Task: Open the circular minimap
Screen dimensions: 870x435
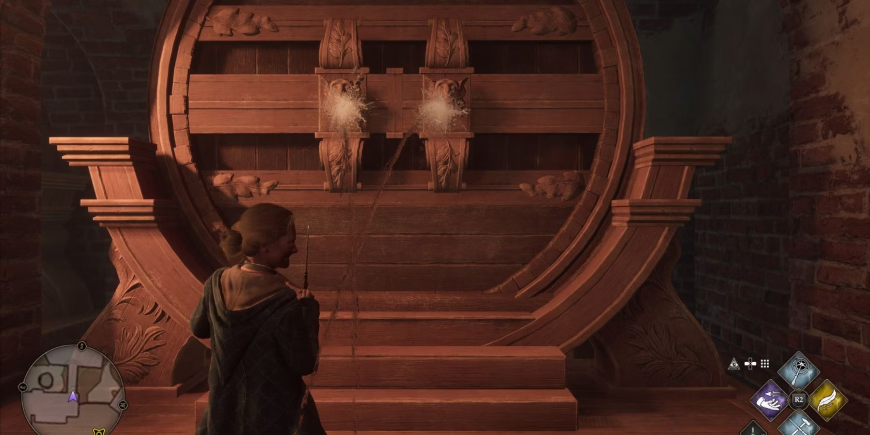Action: (x=72, y=389)
